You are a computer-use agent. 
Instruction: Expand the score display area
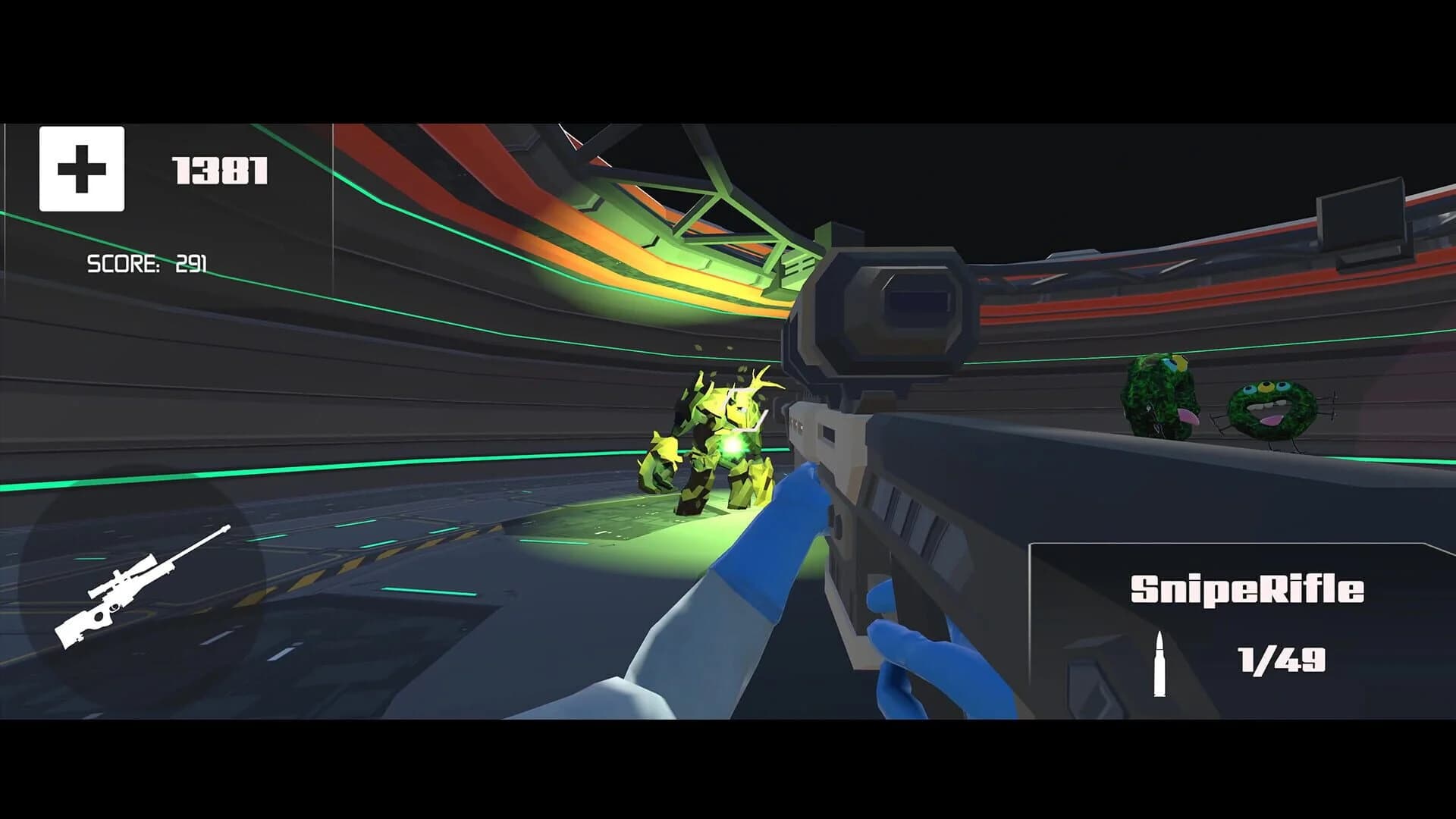(148, 263)
